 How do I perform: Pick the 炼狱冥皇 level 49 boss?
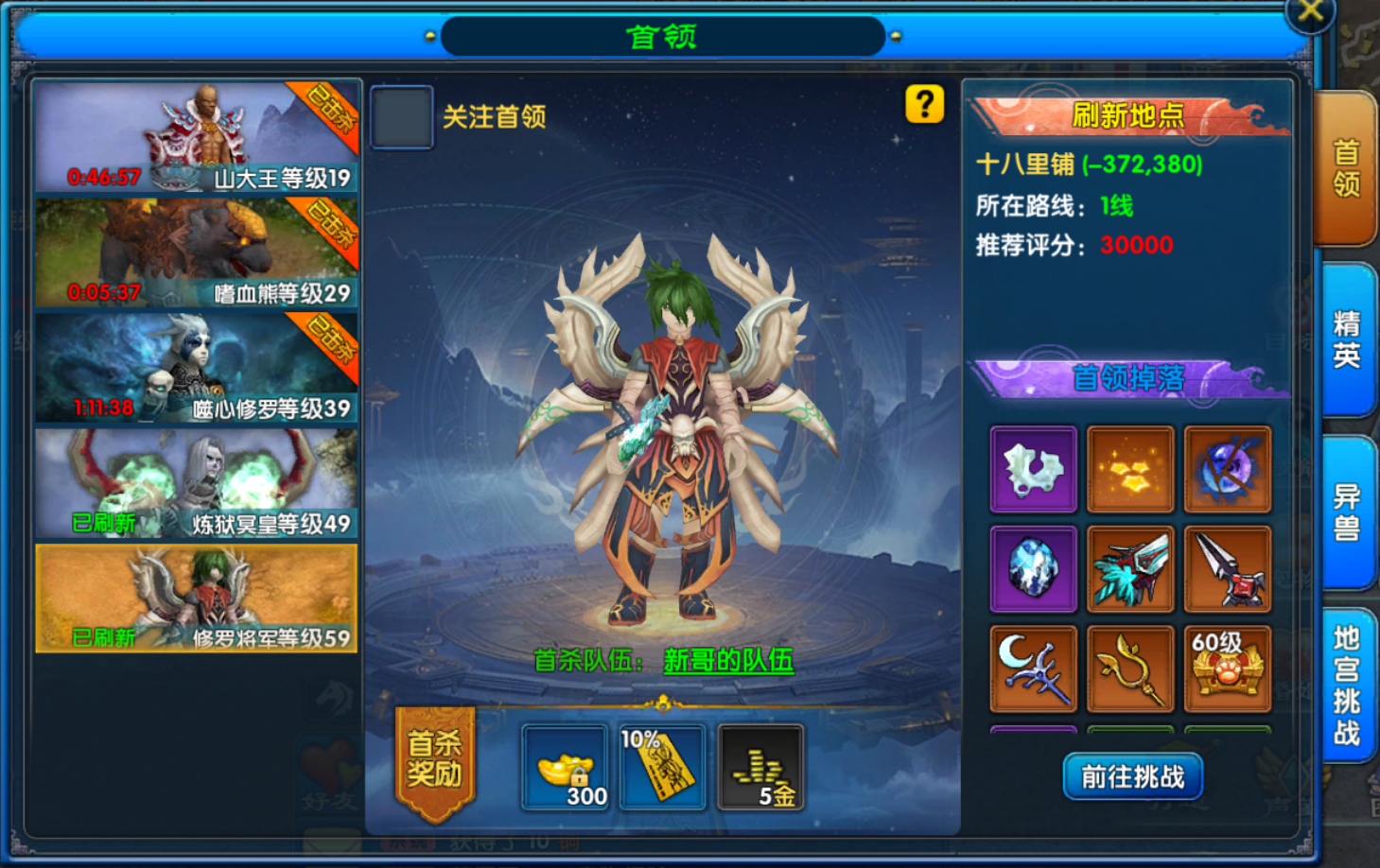click(x=197, y=483)
